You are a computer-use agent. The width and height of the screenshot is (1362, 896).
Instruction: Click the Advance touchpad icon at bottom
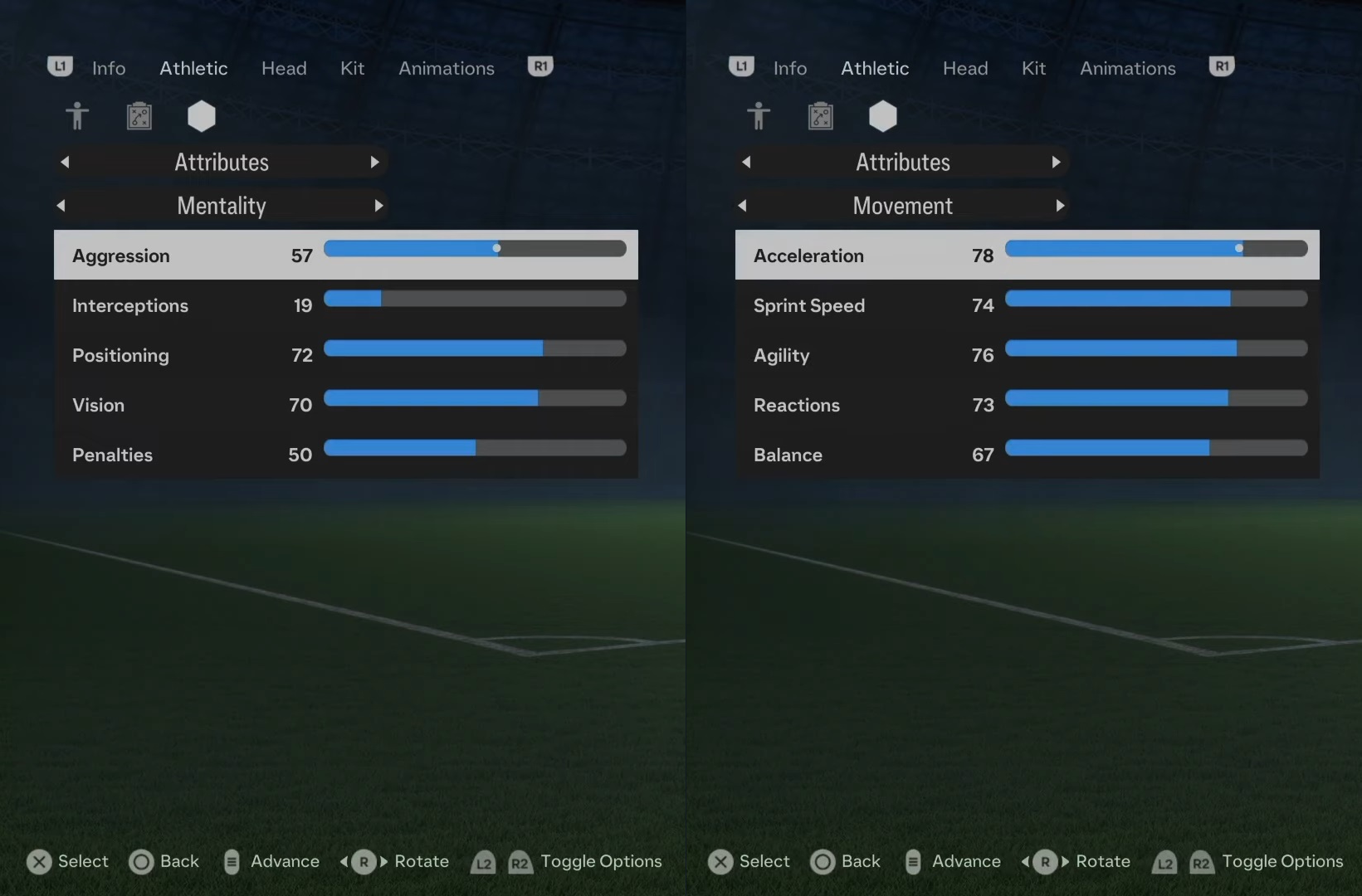point(232,862)
